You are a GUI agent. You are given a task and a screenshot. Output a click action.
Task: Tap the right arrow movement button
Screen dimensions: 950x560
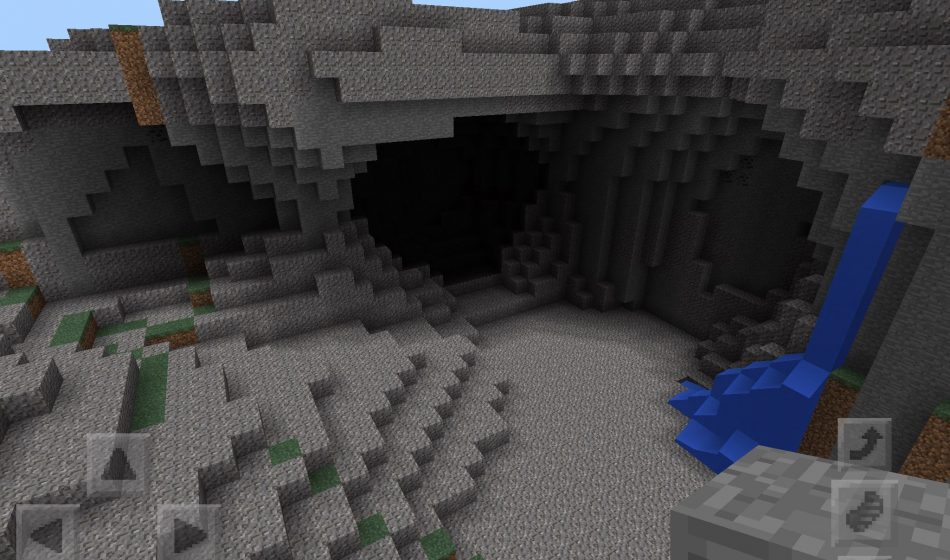pyautogui.click(x=188, y=534)
